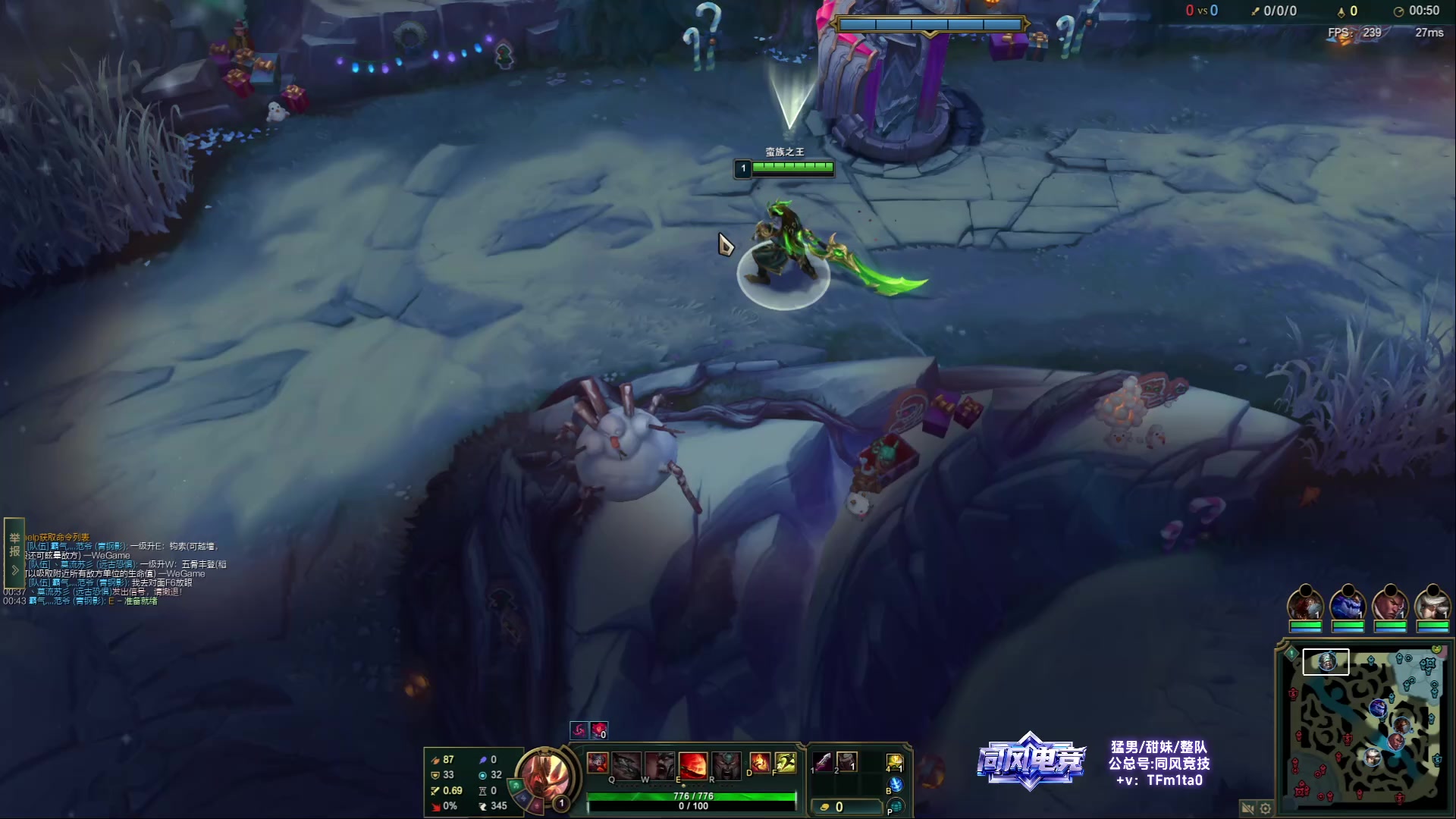1456x819 pixels.
Task: Click the passive ability icon beside Q
Action: pyautogui.click(x=598, y=762)
